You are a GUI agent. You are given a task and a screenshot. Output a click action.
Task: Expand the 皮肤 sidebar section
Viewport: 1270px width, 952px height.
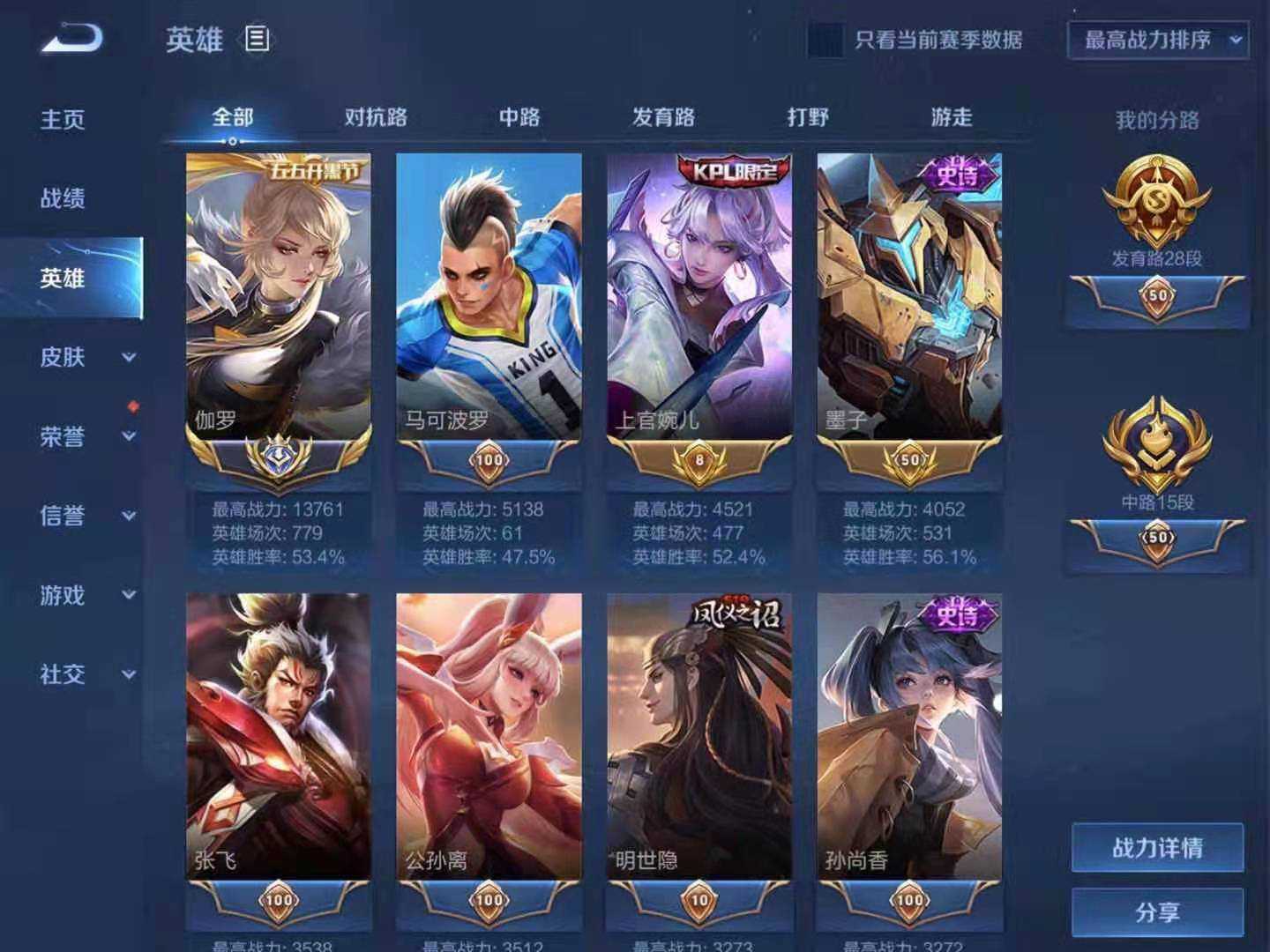[x=63, y=359]
